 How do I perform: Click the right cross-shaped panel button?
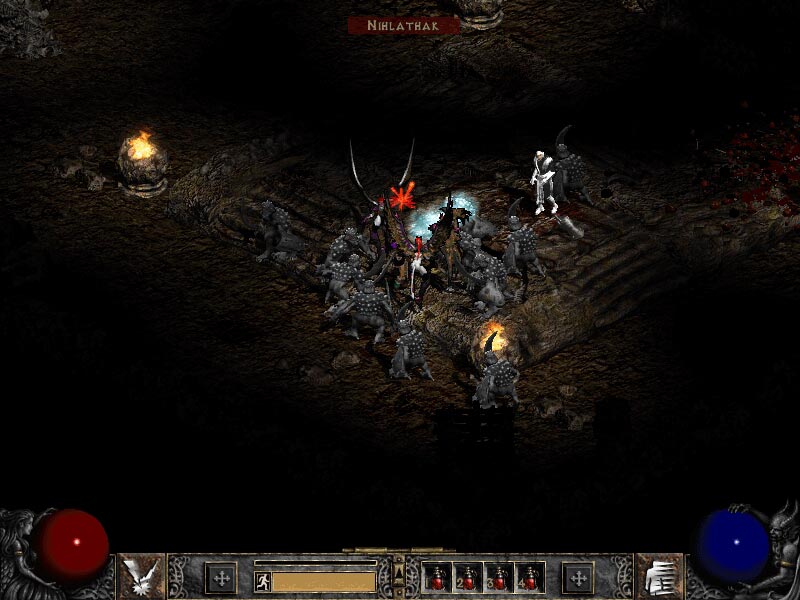point(577,577)
